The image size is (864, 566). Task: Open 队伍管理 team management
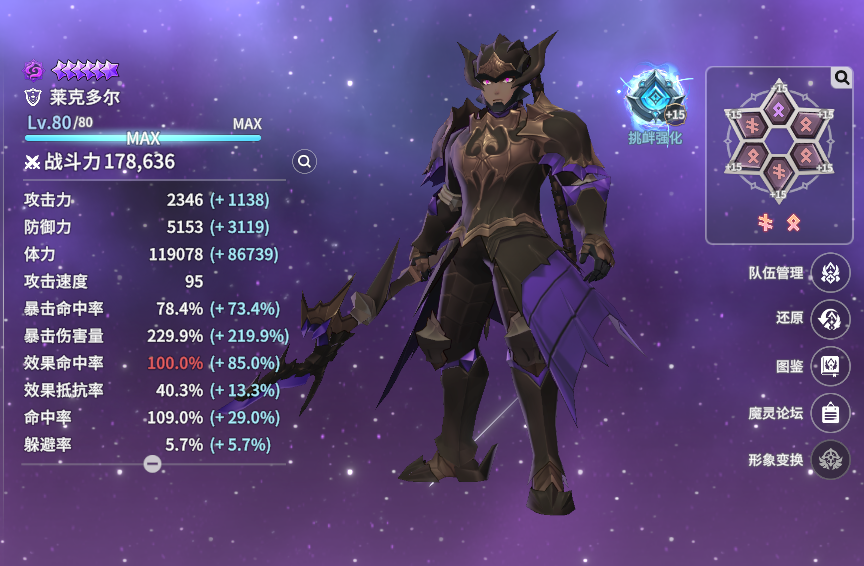coord(830,272)
